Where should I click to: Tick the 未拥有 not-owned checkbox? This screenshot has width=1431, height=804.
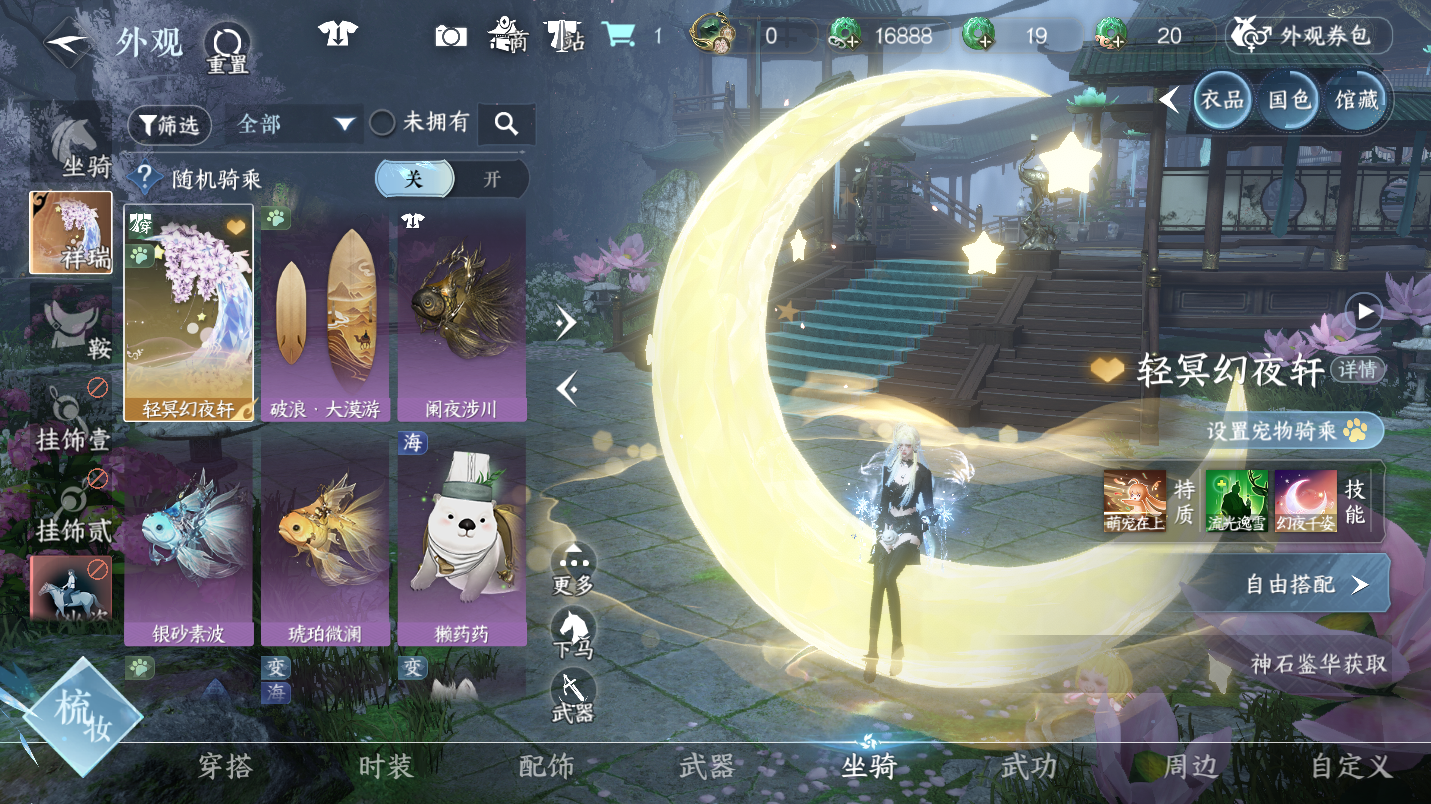point(382,123)
